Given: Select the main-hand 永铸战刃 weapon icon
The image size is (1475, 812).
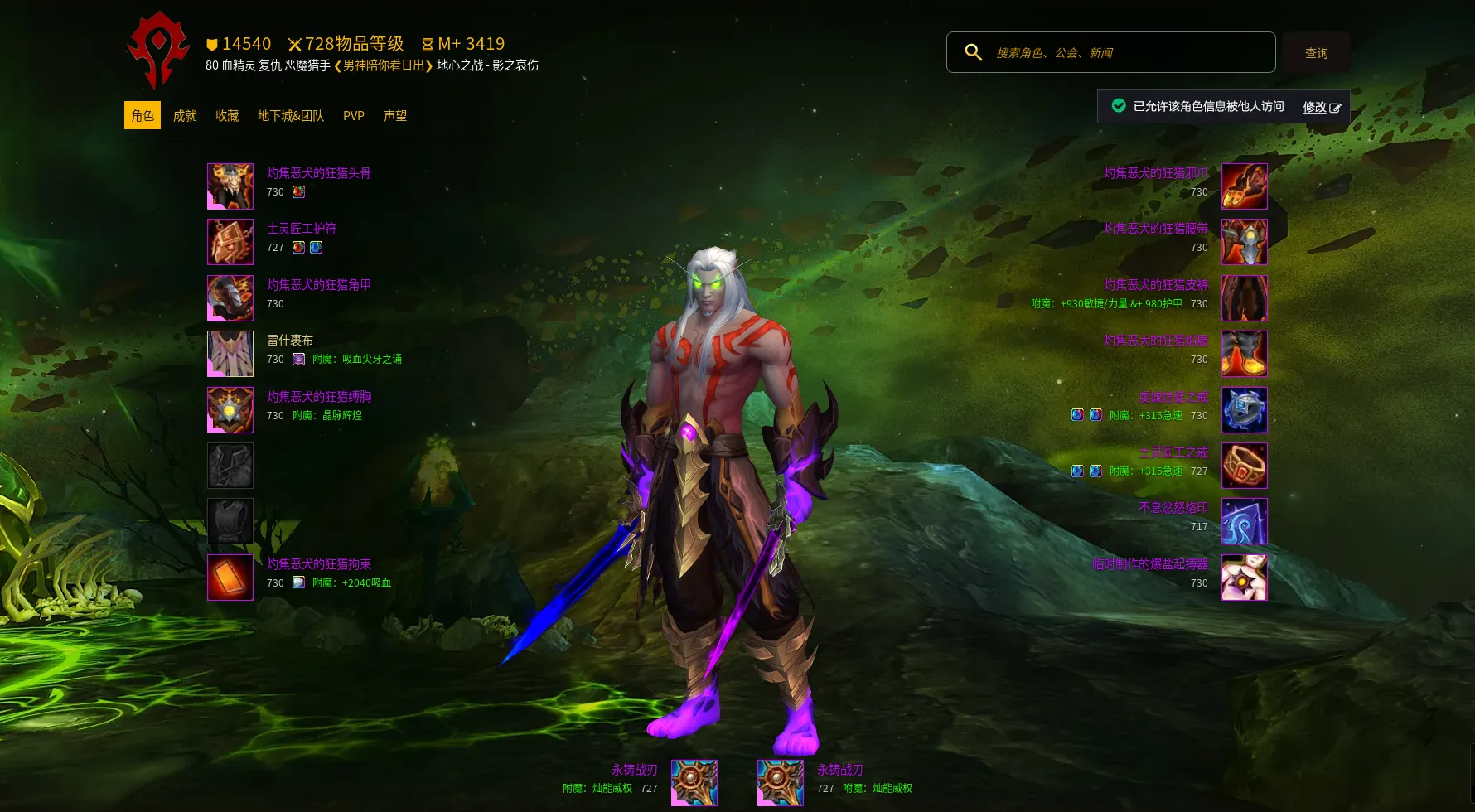Looking at the screenshot, I should [x=694, y=782].
